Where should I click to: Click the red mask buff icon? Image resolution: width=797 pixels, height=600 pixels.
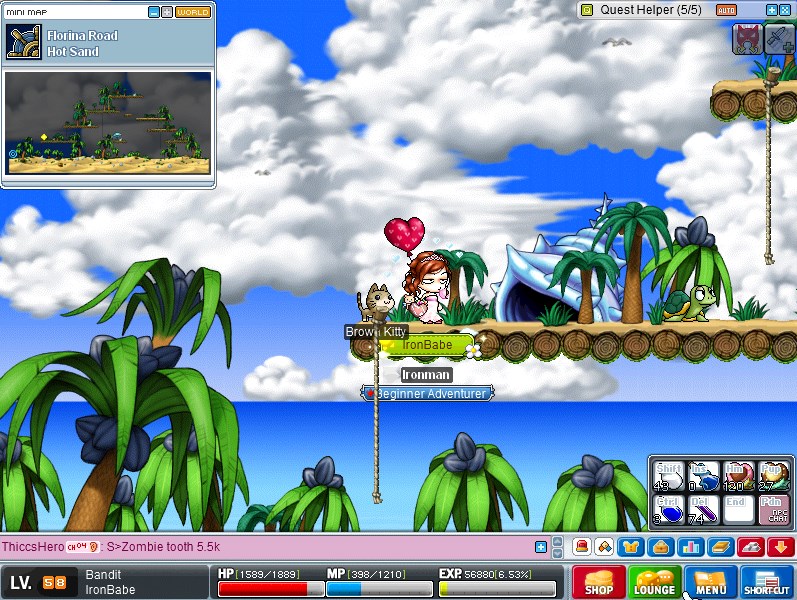point(747,39)
